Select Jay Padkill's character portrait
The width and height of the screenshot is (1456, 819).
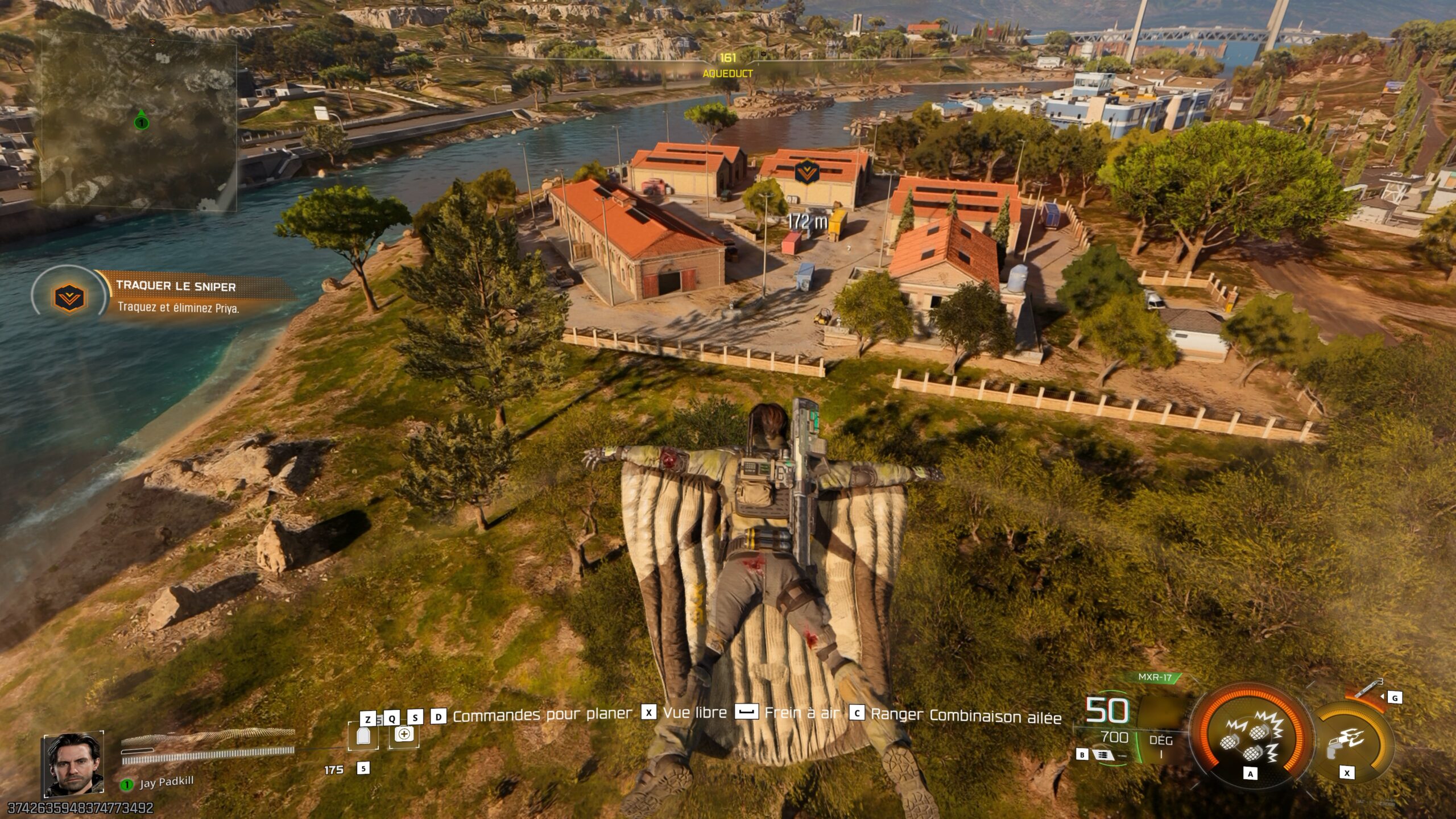pyautogui.click(x=74, y=764)
